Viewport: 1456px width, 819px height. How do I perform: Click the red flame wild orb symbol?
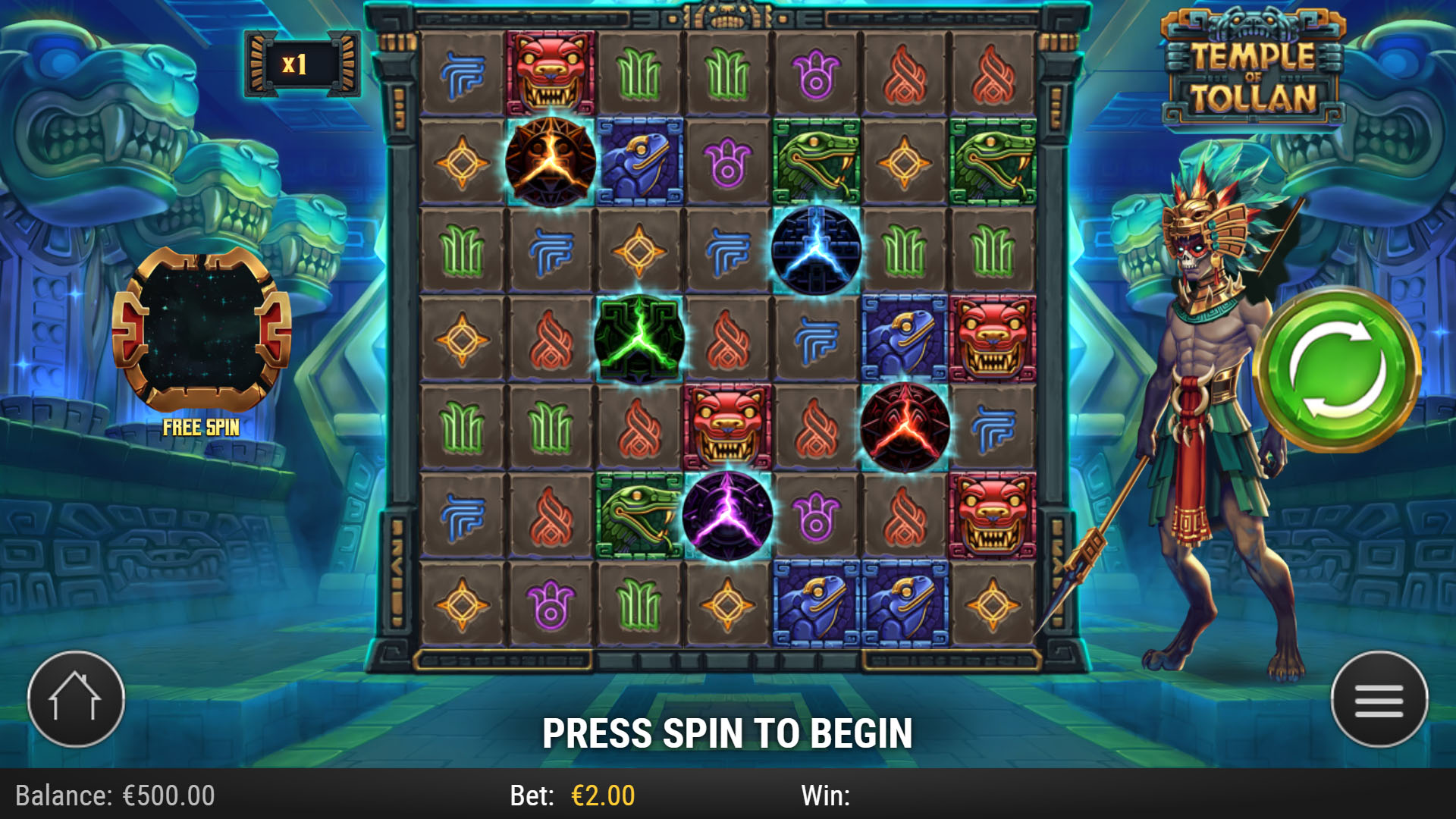coord(905,428)
